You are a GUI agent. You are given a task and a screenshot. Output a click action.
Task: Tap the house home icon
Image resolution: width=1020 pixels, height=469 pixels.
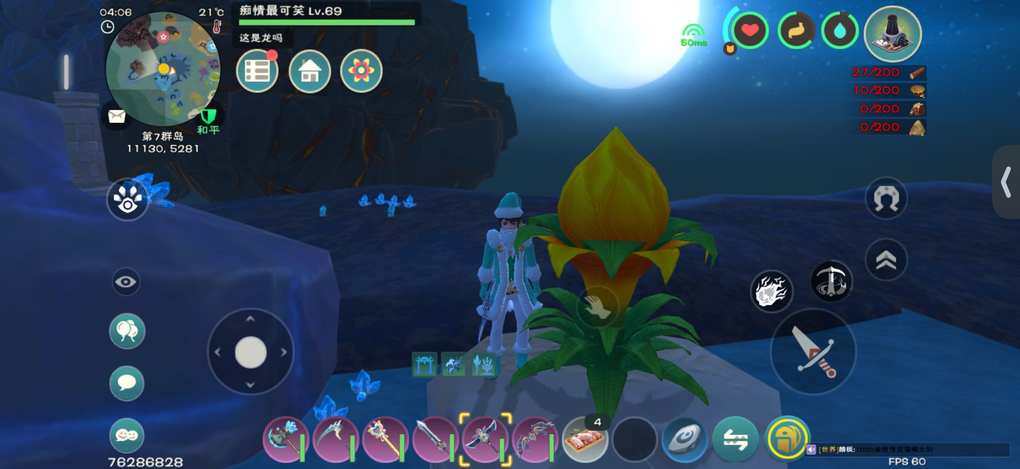[310, 71]
